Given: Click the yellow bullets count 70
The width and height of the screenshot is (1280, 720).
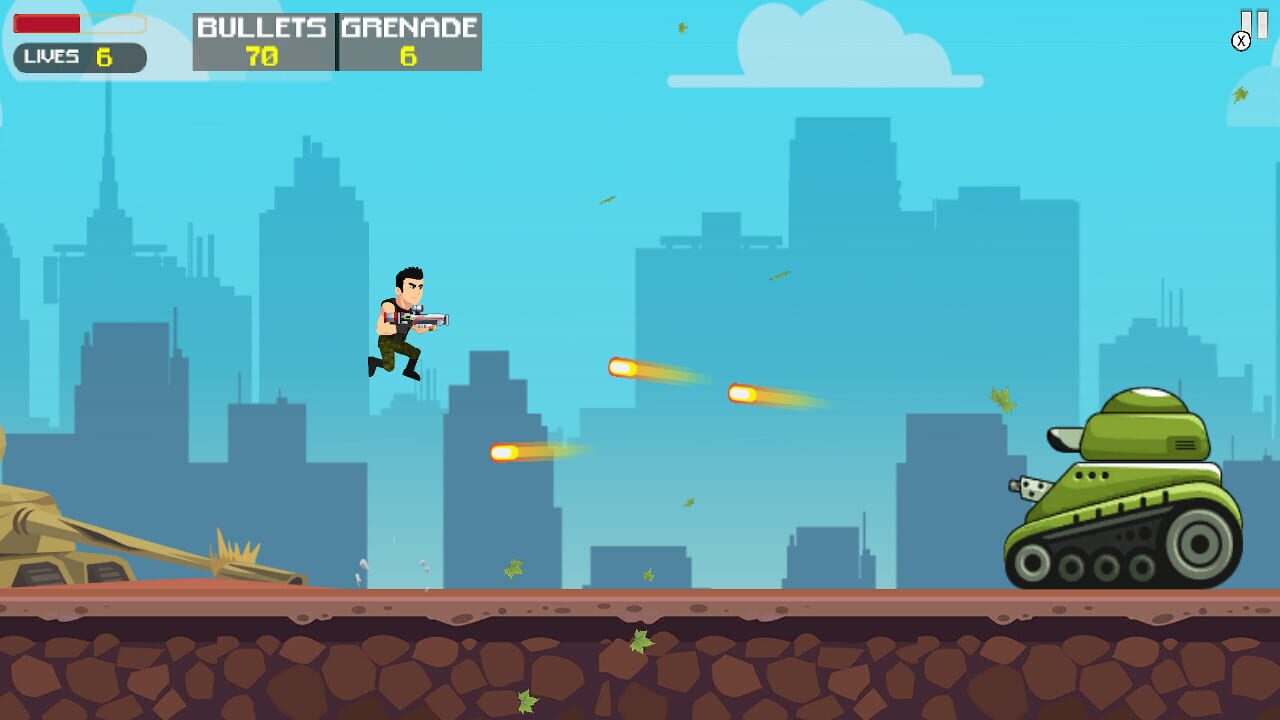Looking at the screenshot, I should click(262, 57).
